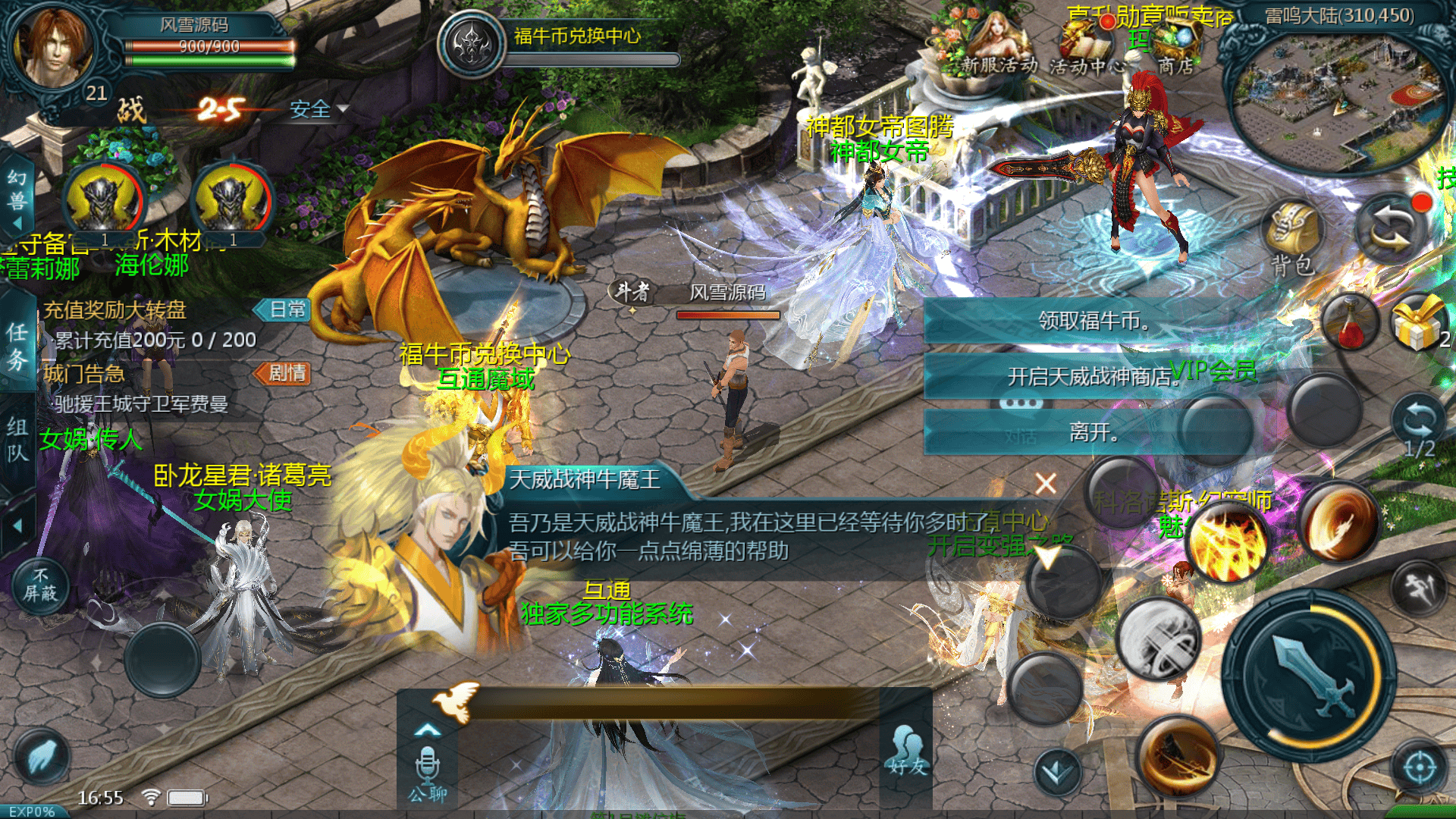Toggle the 不屏蔽 player shielding button
The width and height of the screenshot is (1456, 819).
40,585
